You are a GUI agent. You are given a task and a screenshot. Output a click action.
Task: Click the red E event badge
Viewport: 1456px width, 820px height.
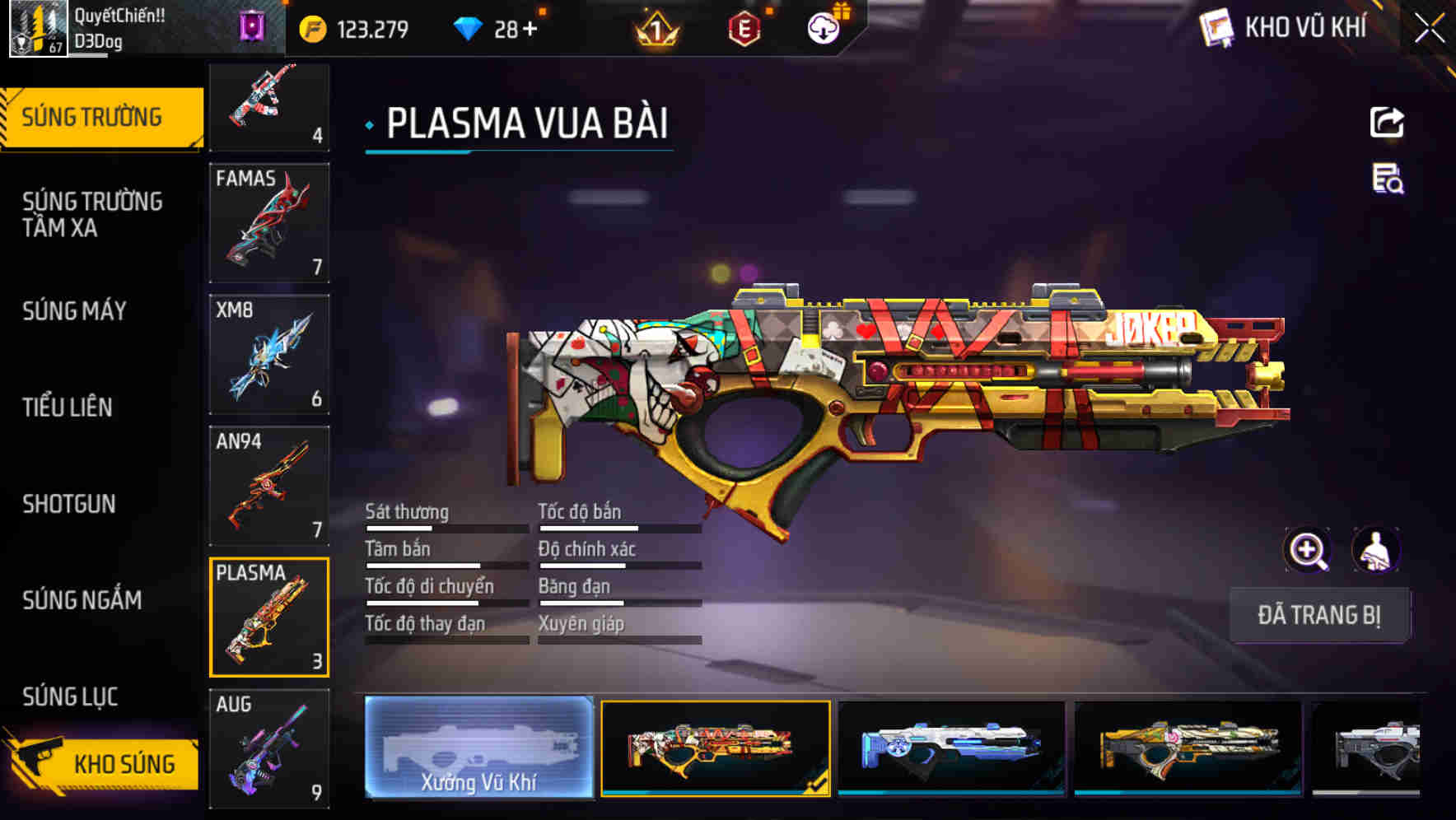tap(744, 26)
